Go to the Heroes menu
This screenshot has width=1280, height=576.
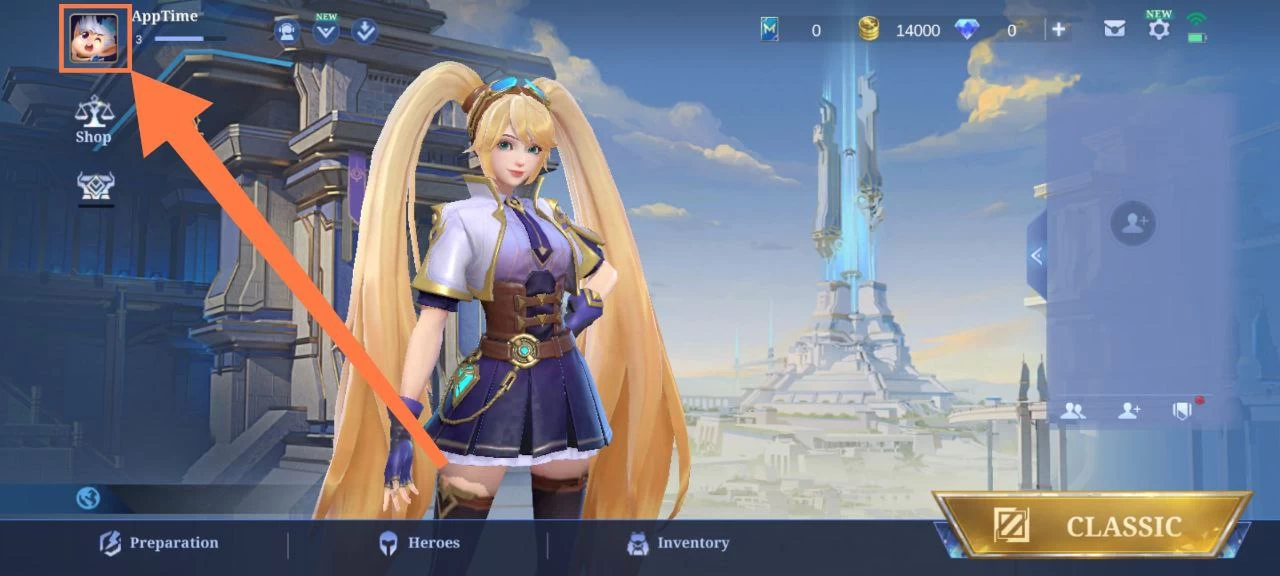click(418, 543)
